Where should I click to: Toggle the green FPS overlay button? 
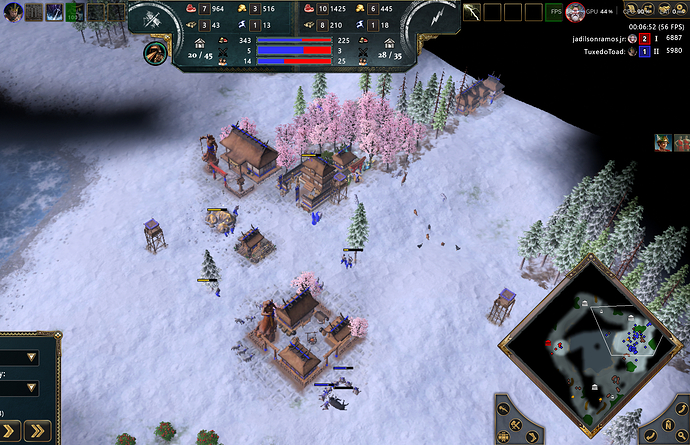pyautogui.click(x=555, y=12)
